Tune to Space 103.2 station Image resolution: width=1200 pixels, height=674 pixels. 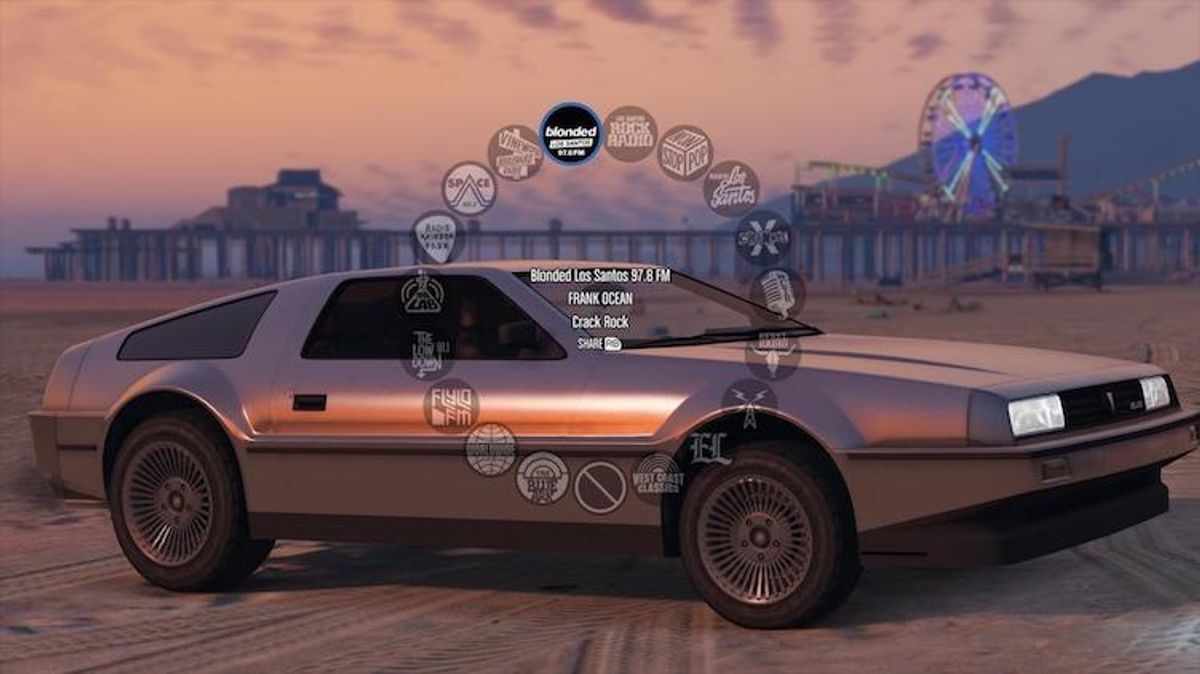click(469, 189)
